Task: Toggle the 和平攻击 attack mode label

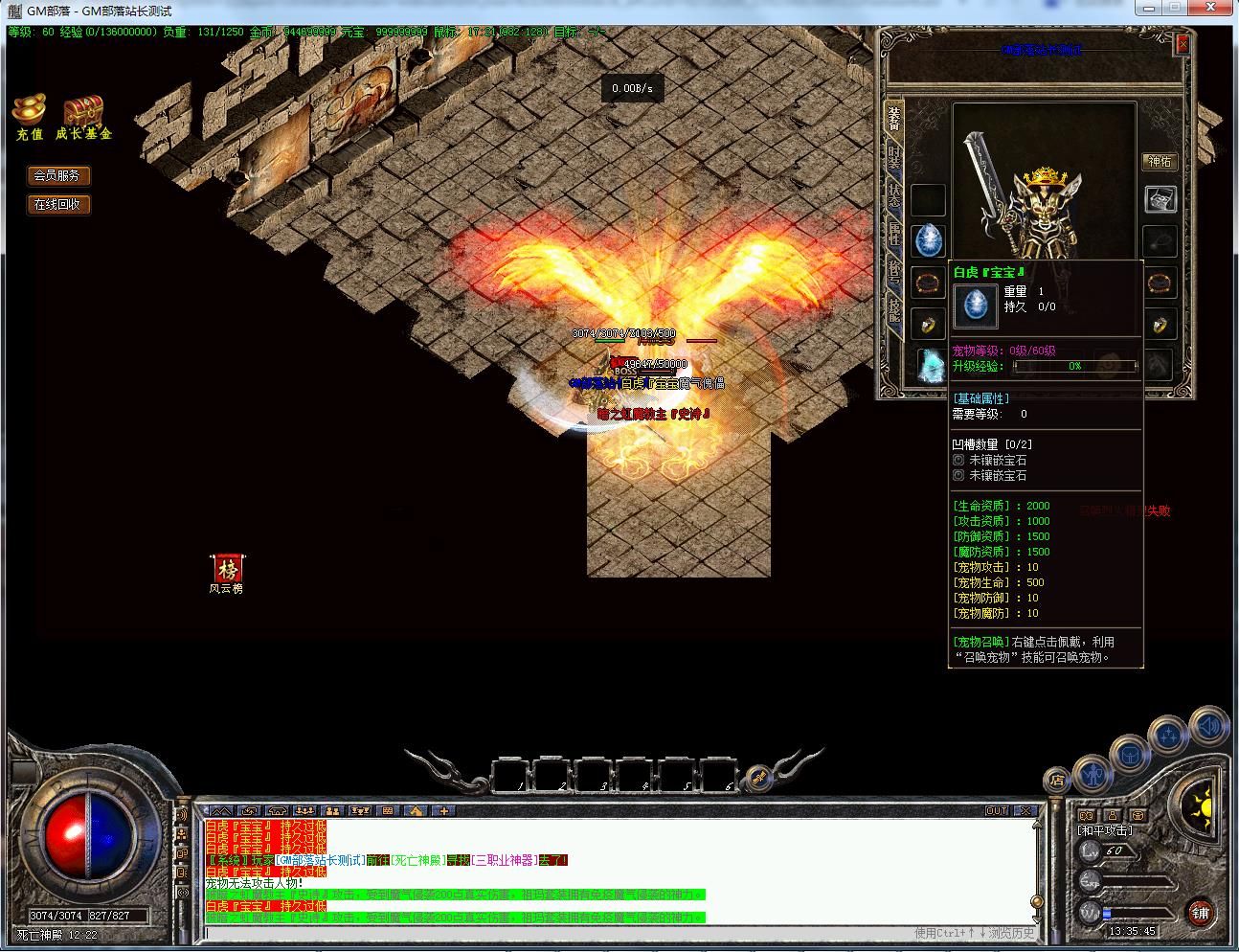Action: click(1105, 830)
